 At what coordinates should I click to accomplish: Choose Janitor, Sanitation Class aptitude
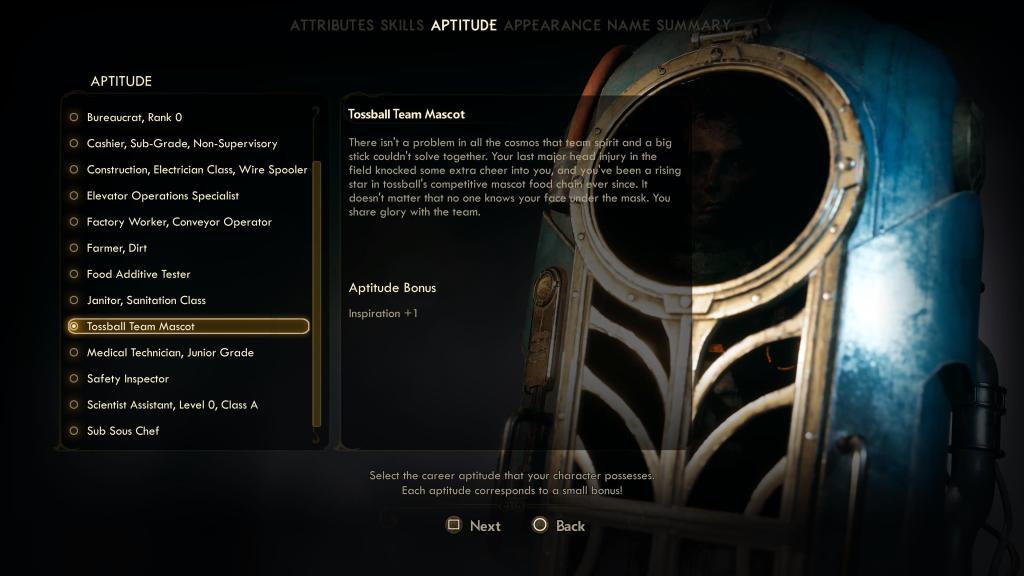[146, 300]
